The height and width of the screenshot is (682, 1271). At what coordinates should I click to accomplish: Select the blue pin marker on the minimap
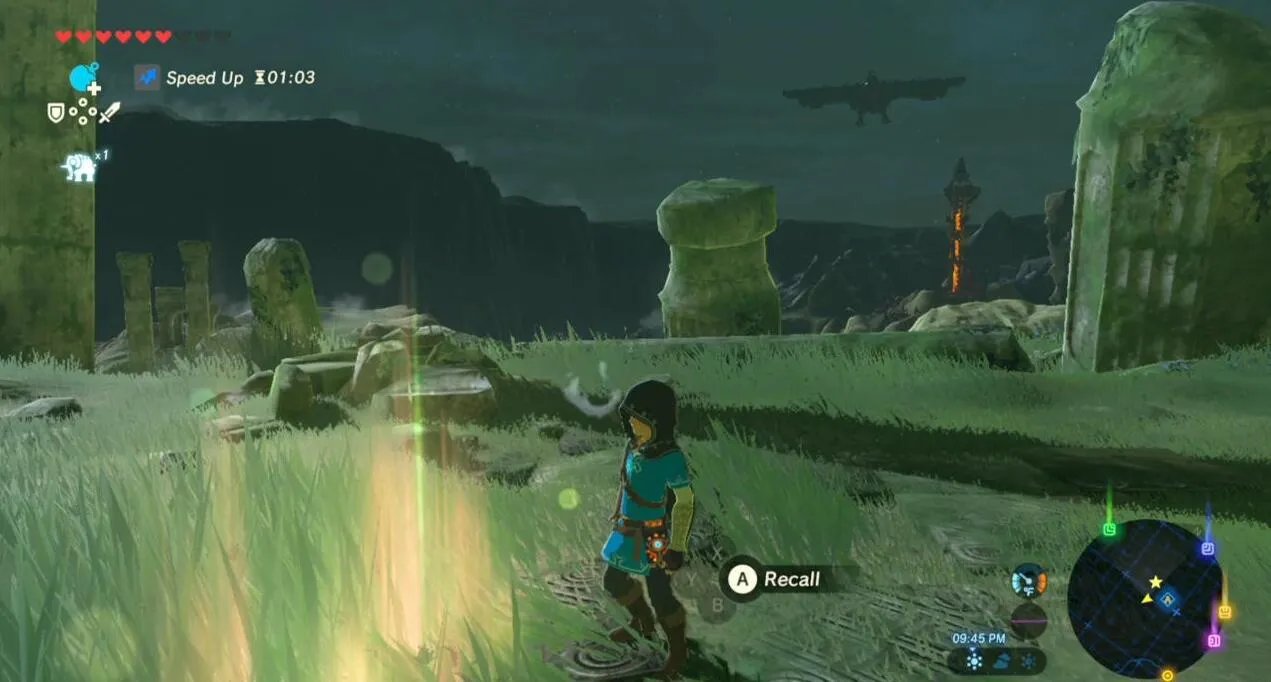click(x=1207, y=548)
